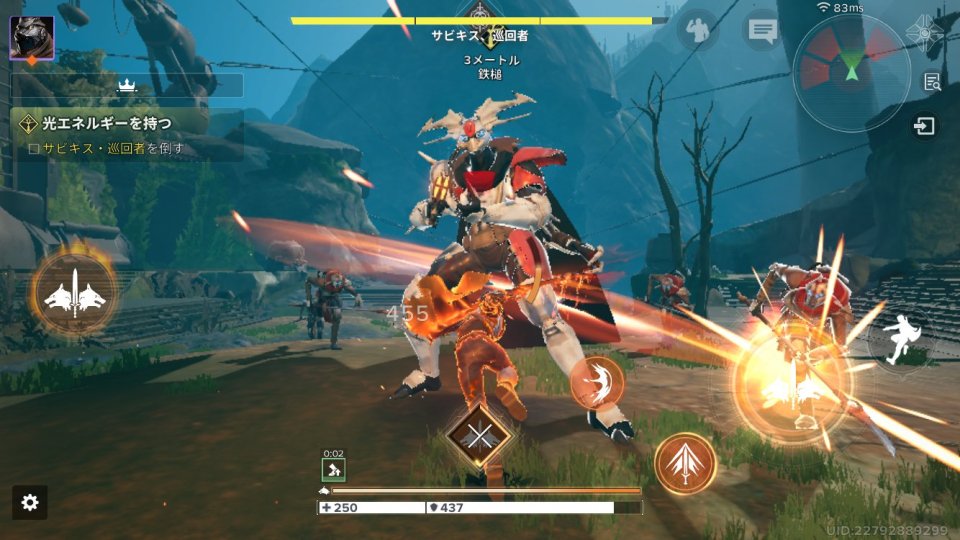Activate the upward arrowhead skill
This screenshot has height=540, width=960.
685,463
